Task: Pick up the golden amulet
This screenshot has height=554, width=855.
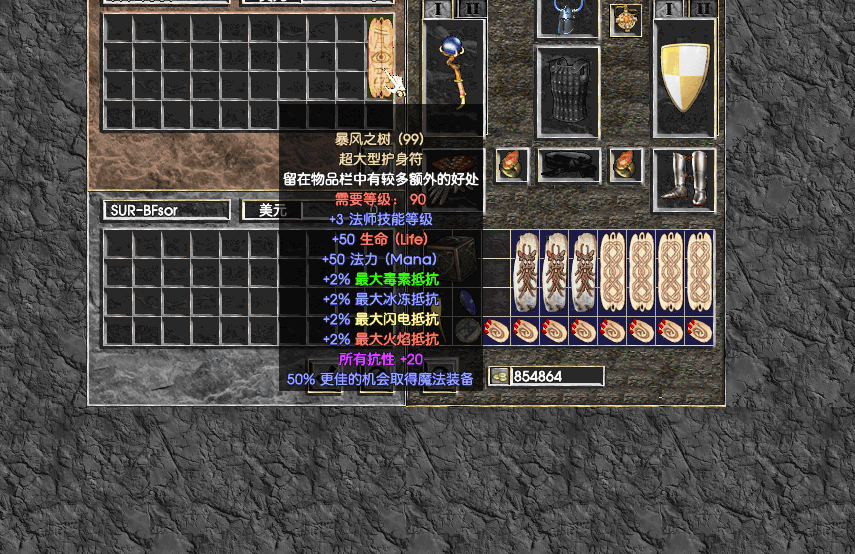Action: tap(626, 20)
